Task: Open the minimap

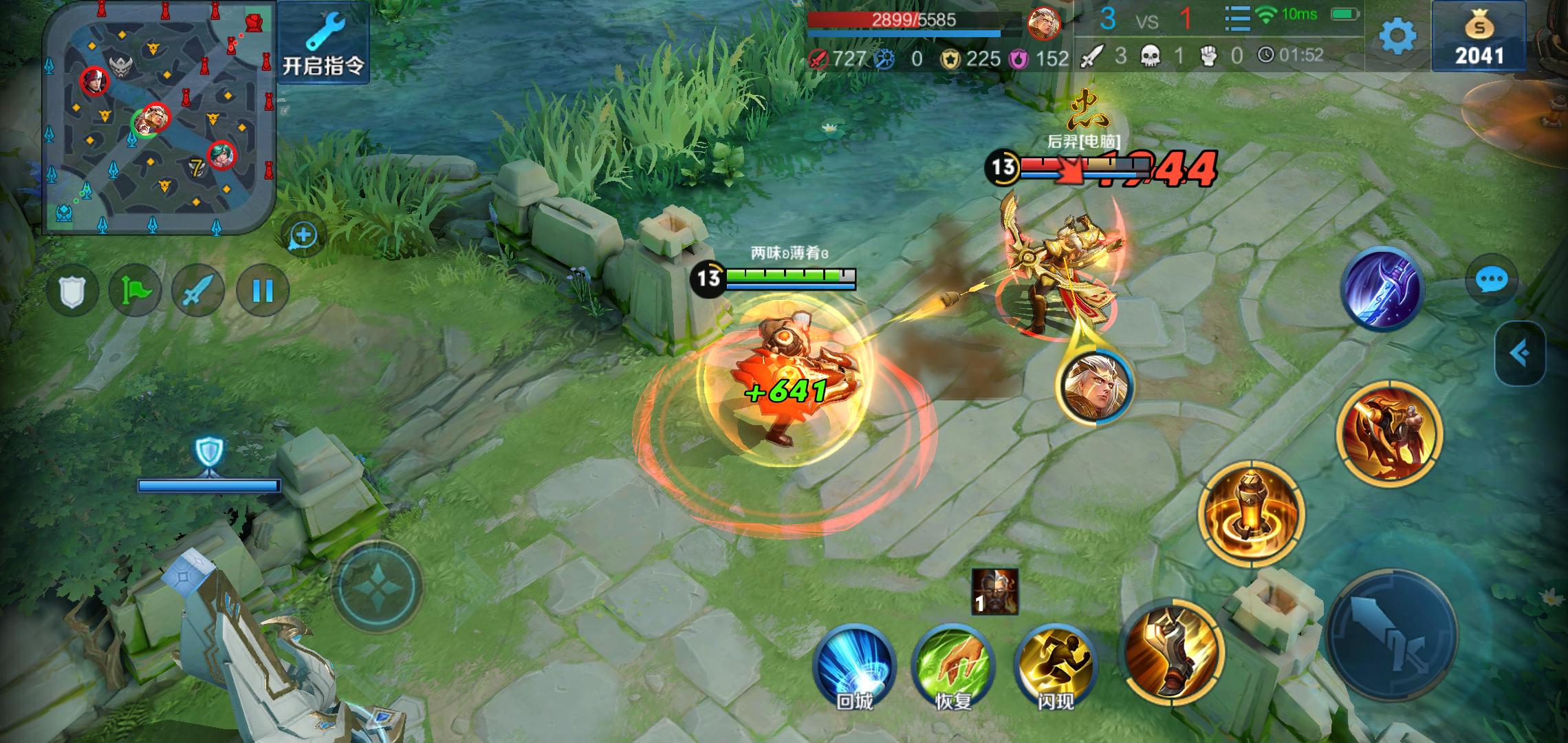Action: 160,117
